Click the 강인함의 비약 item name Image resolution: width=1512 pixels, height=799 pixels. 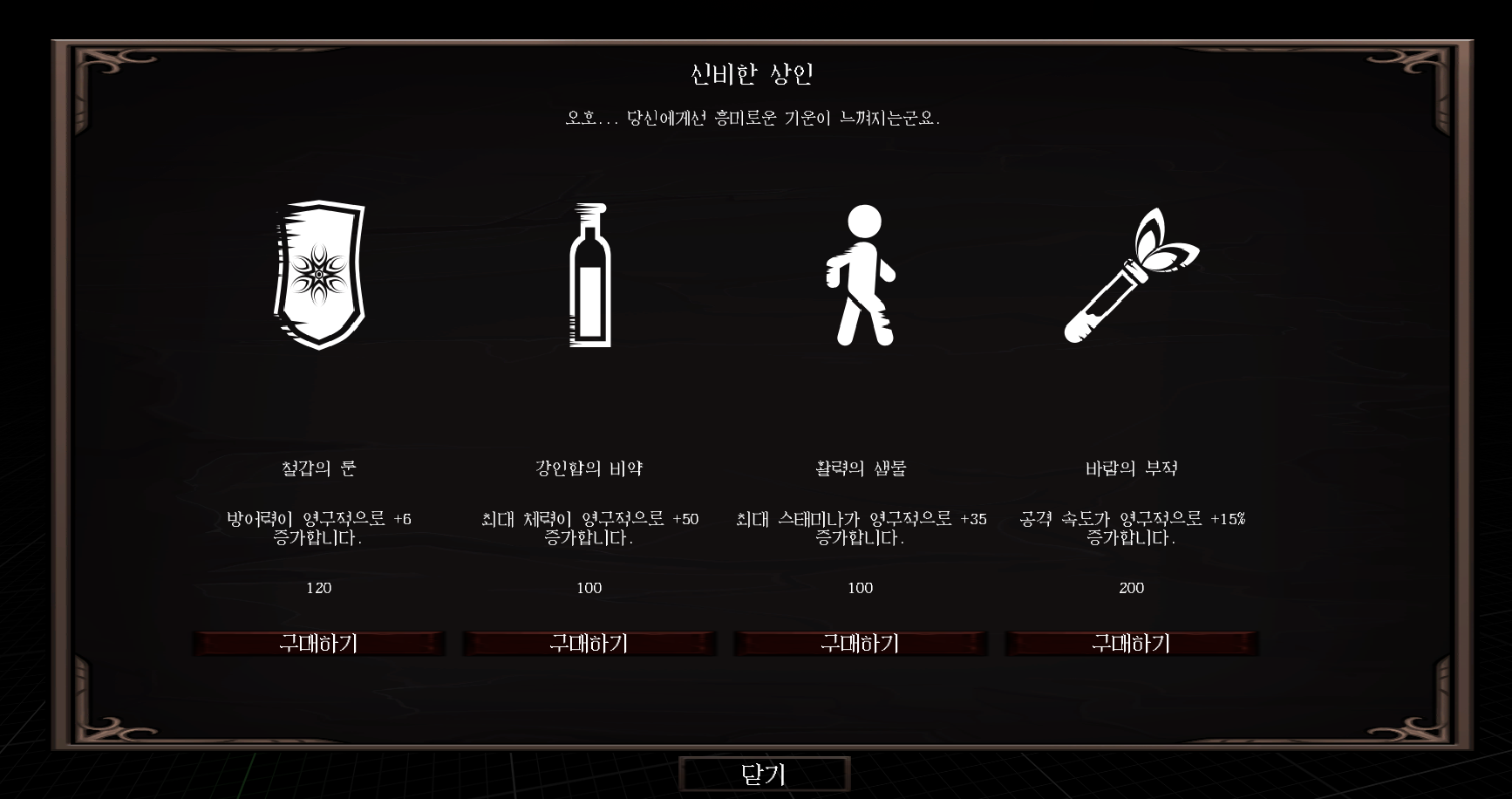(589, 467)
